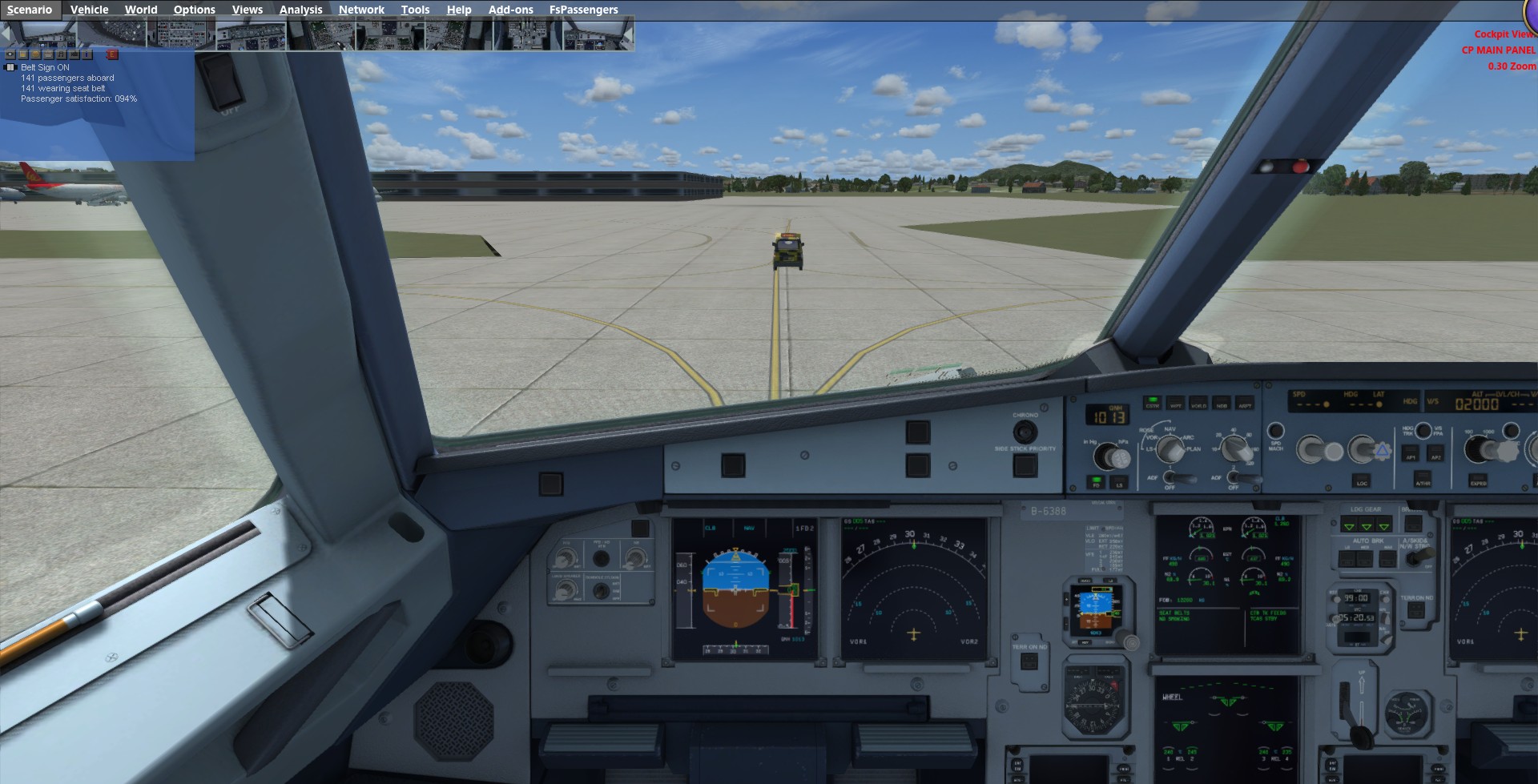Open the Views menu
This screenshot has width=1538, height=784.
pyautogui.click(x=247, y=10)
